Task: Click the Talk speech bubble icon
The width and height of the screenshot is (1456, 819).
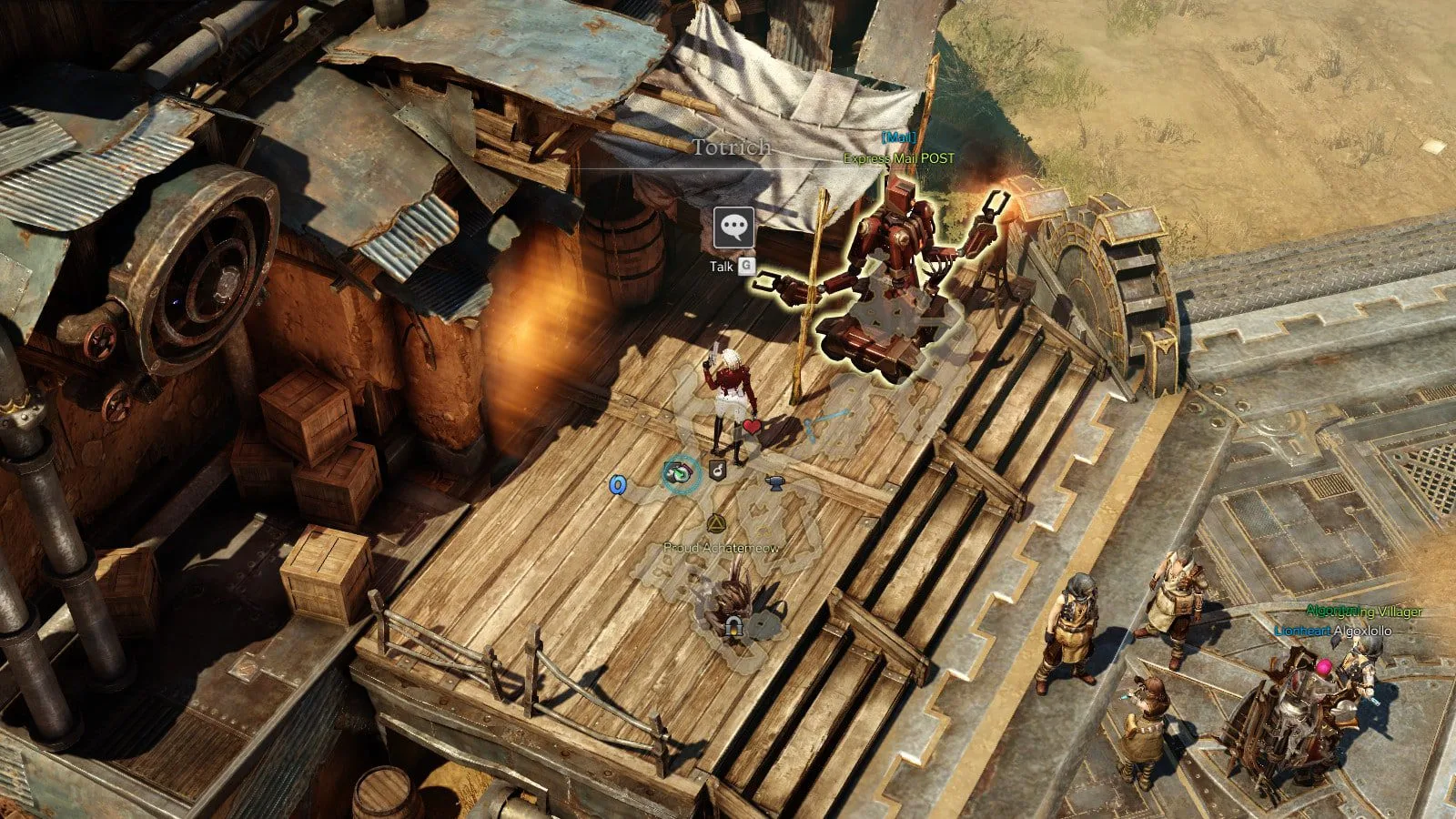Action: coord(733,227)
